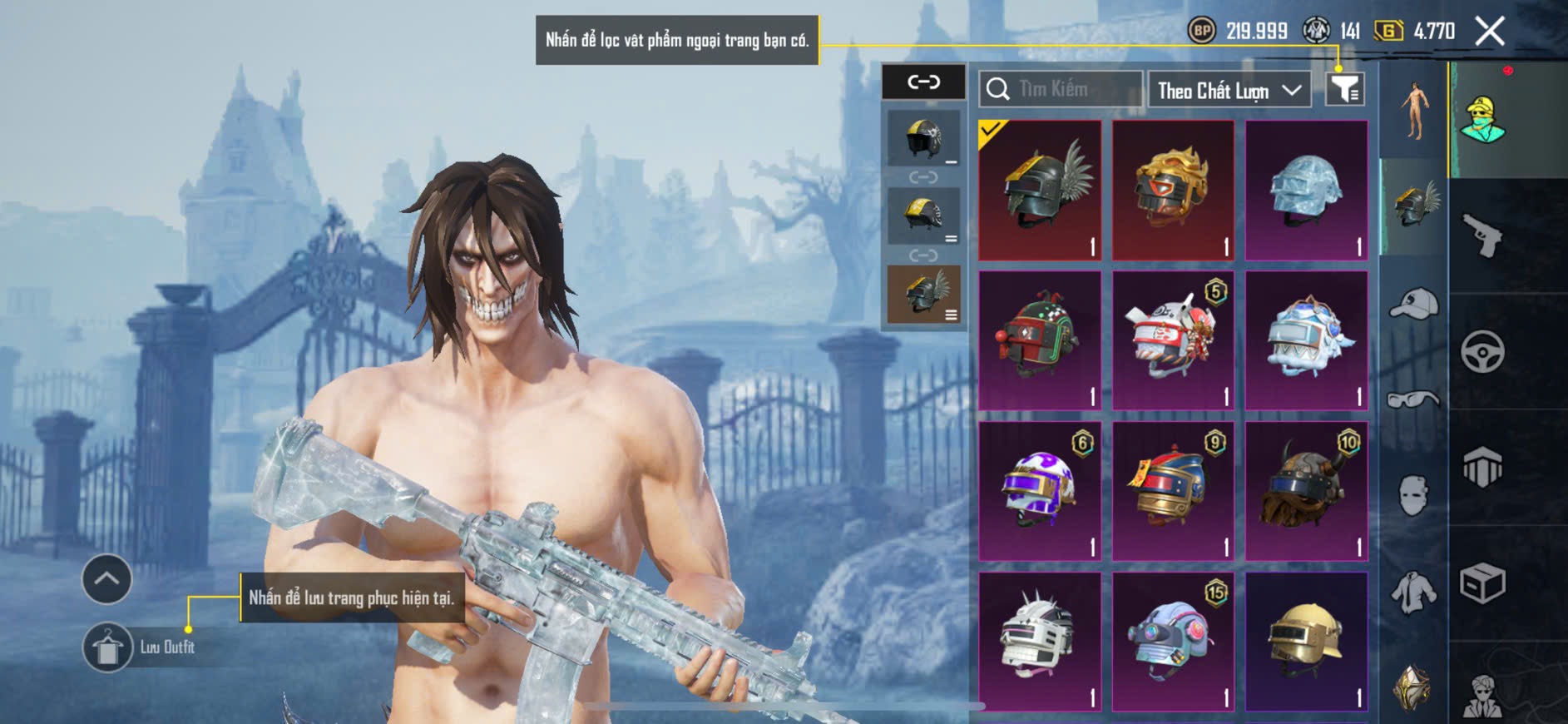This screenshot has width=1568, height=724.
Task: Open the steering wheel vehicle category
Action: [x=1482, y=352]
